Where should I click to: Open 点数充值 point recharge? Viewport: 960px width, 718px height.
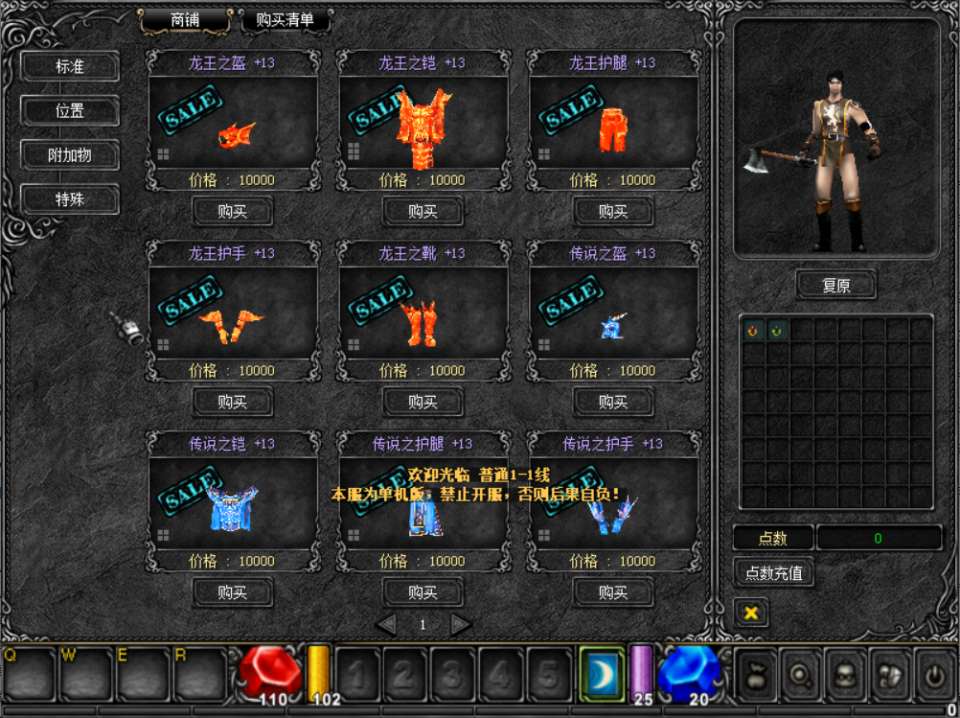tap(773, 573)
